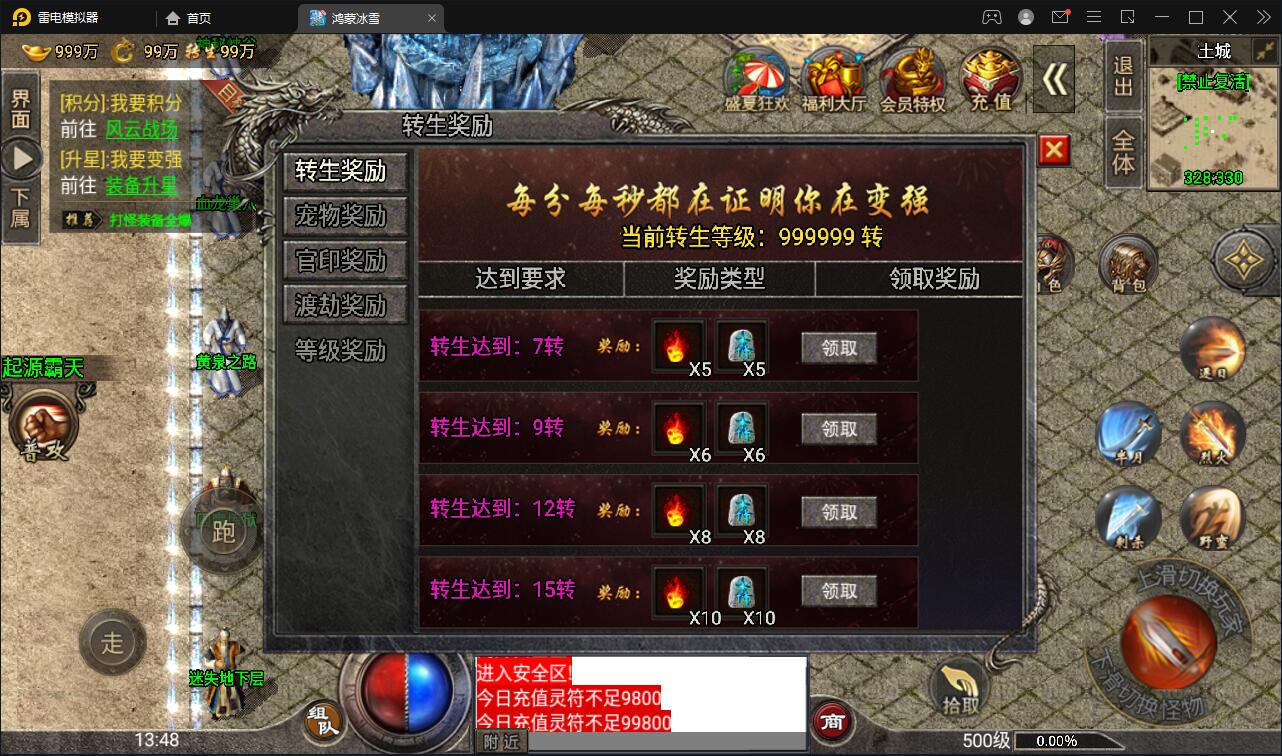Claim the 7转 reward with 领取 button
1282x756 pixels.
click(840, 348)
